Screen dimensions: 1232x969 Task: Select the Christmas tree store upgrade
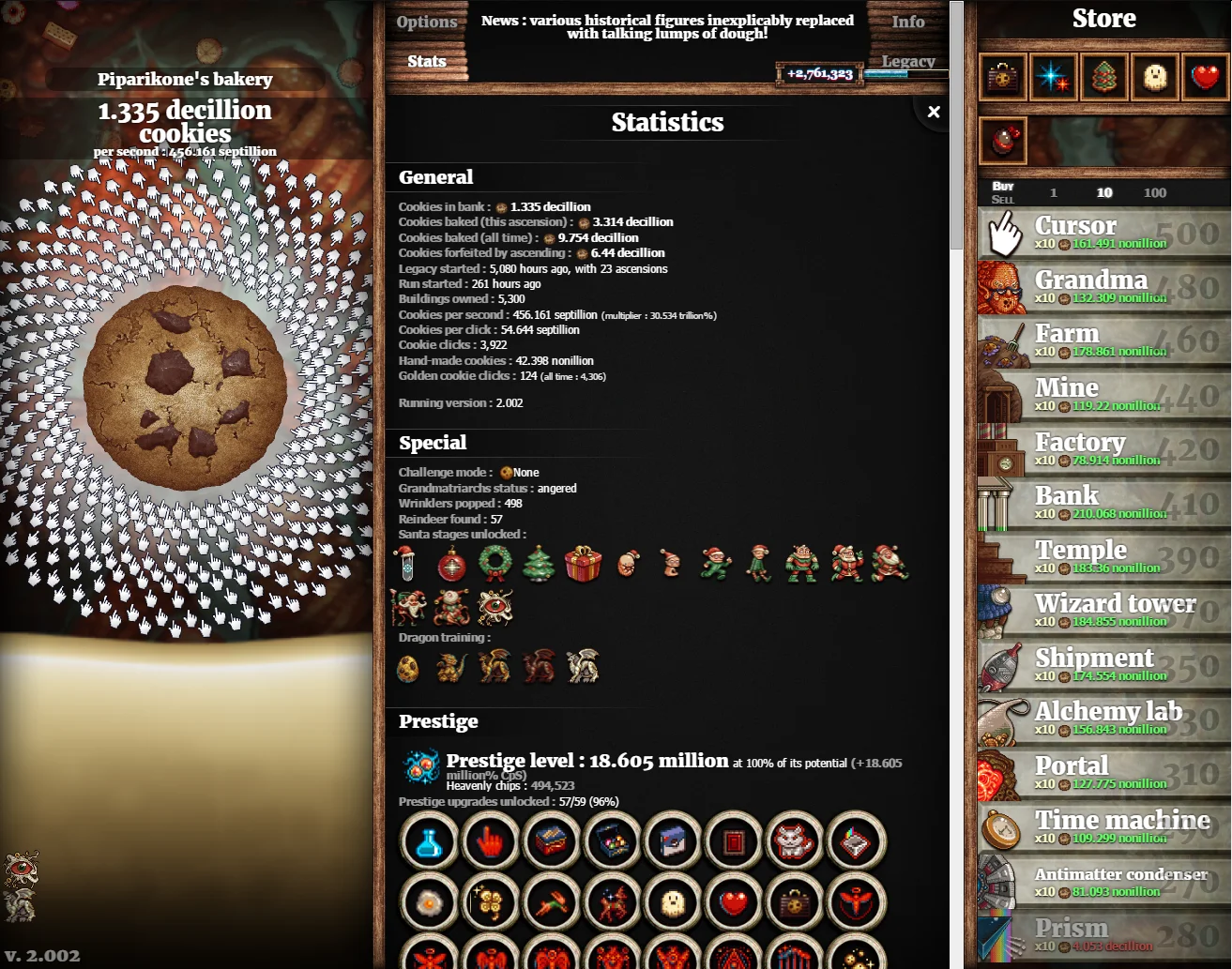(x=1104, y=77)
